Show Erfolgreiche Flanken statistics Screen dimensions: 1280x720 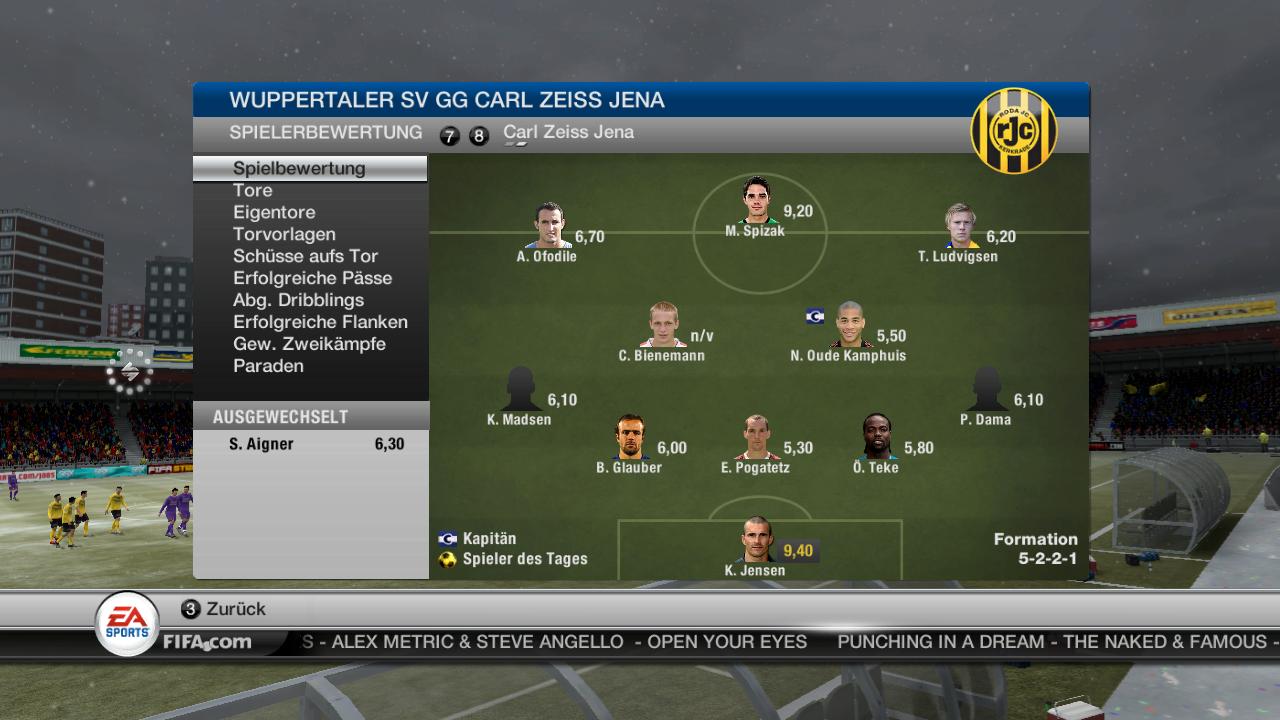click(320, 322)
